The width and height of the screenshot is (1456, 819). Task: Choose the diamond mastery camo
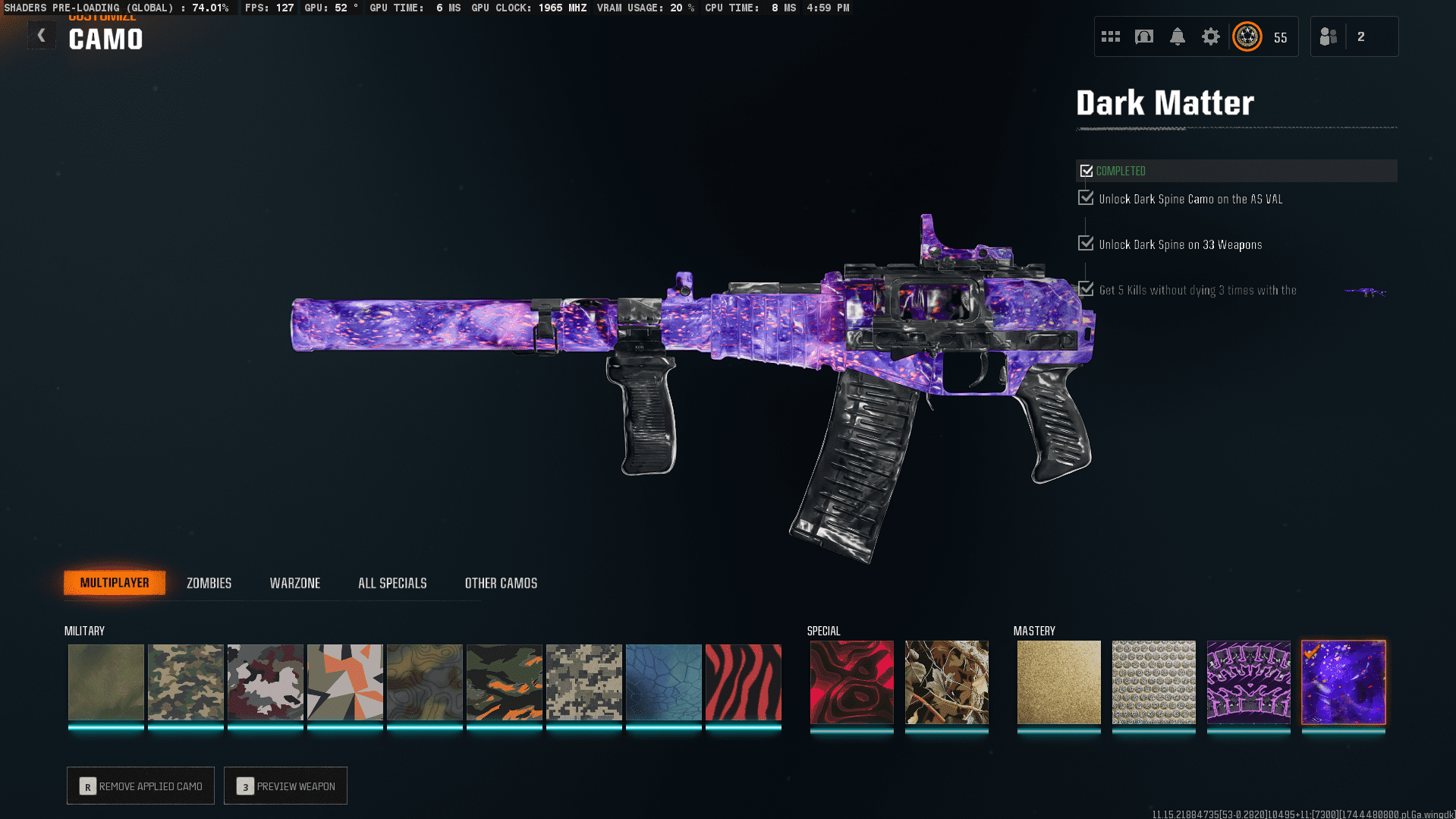(1153, 682)
